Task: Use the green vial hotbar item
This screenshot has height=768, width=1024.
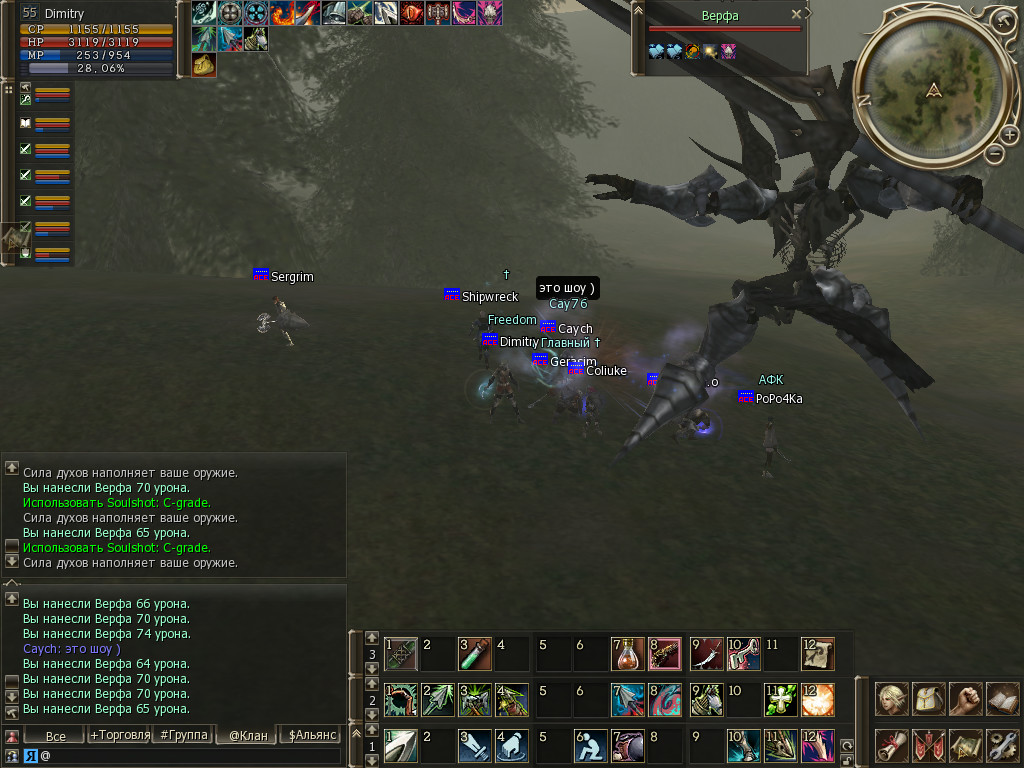Action: pos(473,655)
